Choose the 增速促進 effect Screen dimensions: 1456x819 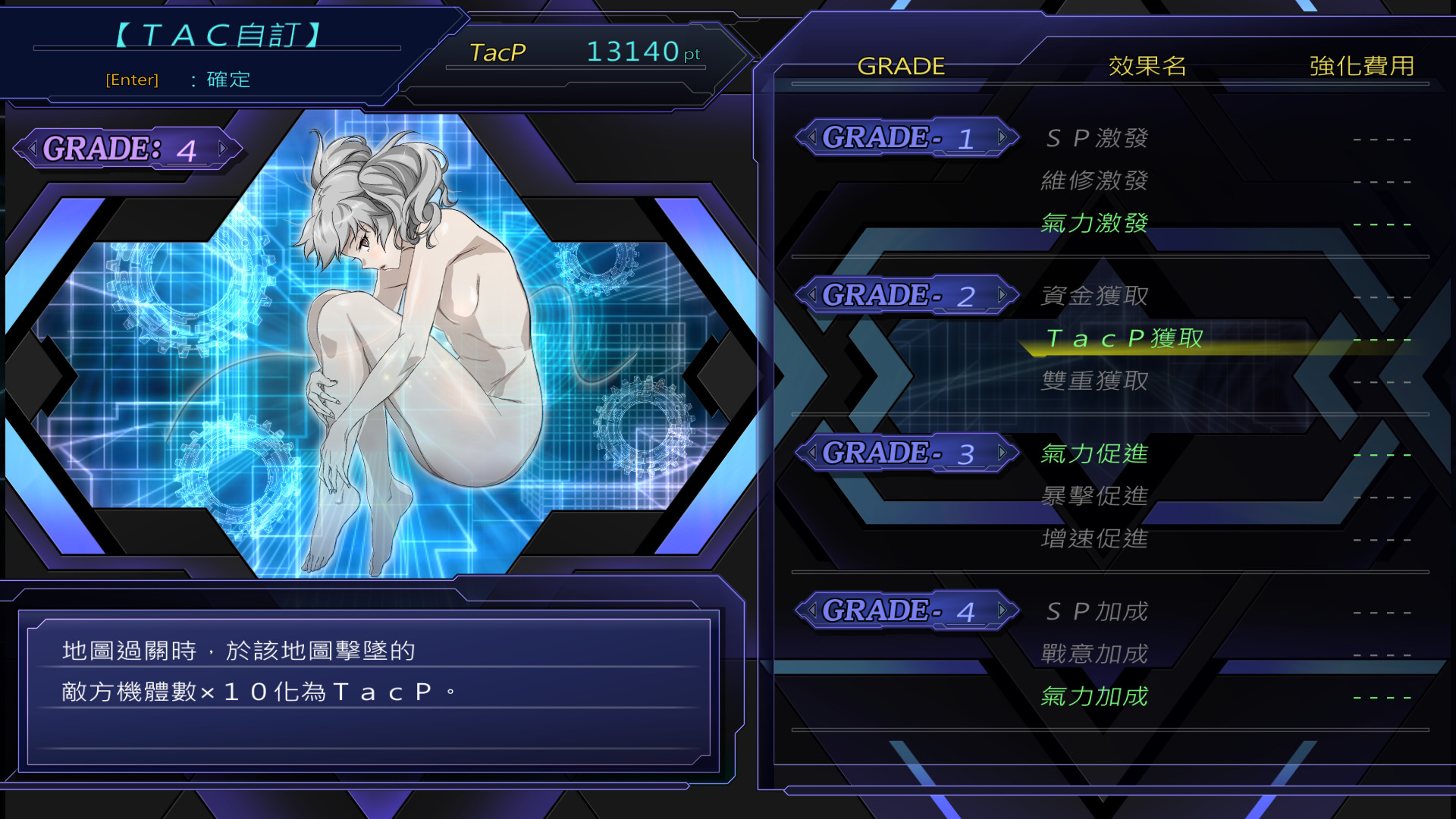[1094, 538]
